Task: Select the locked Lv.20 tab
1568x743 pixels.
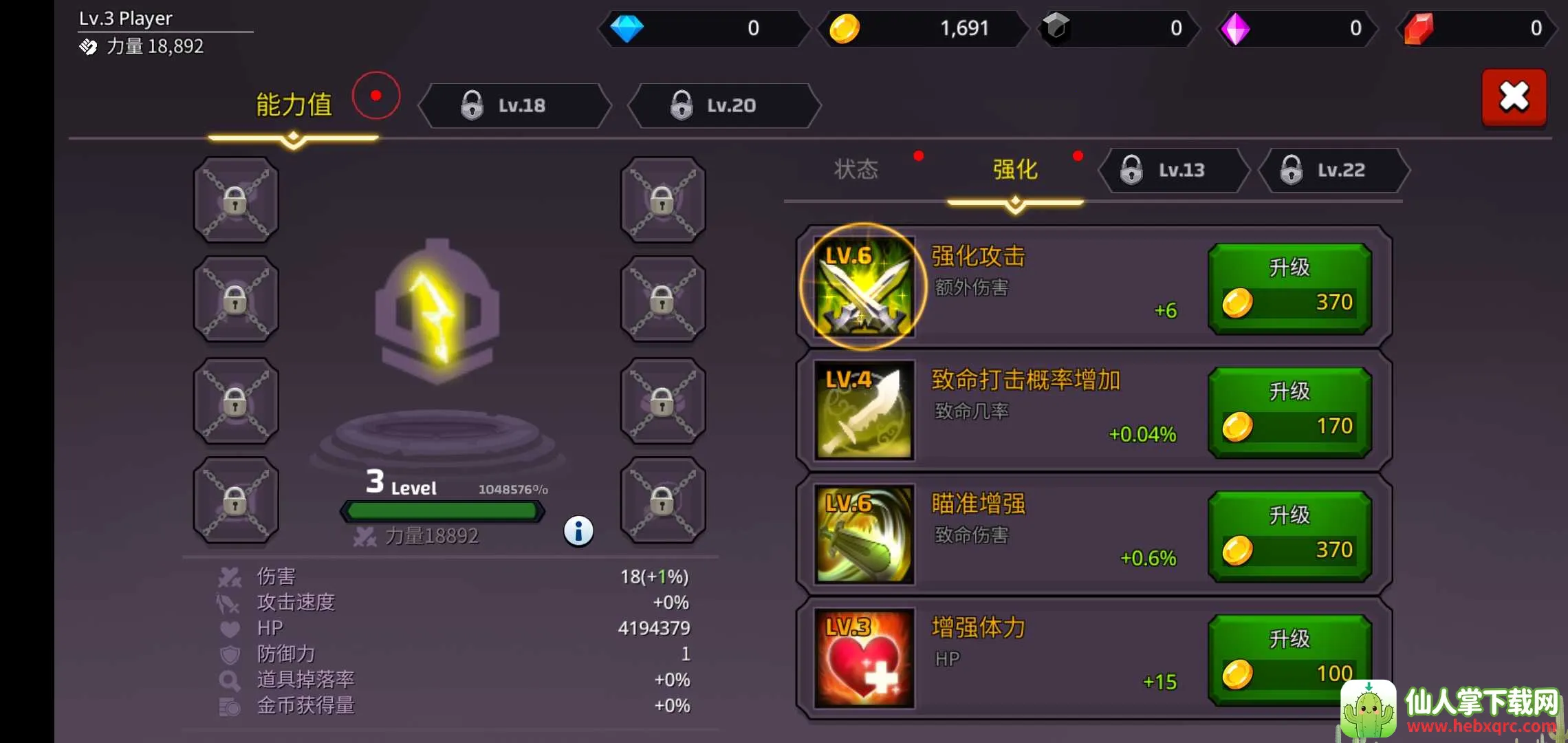Action: click(724, 105)
